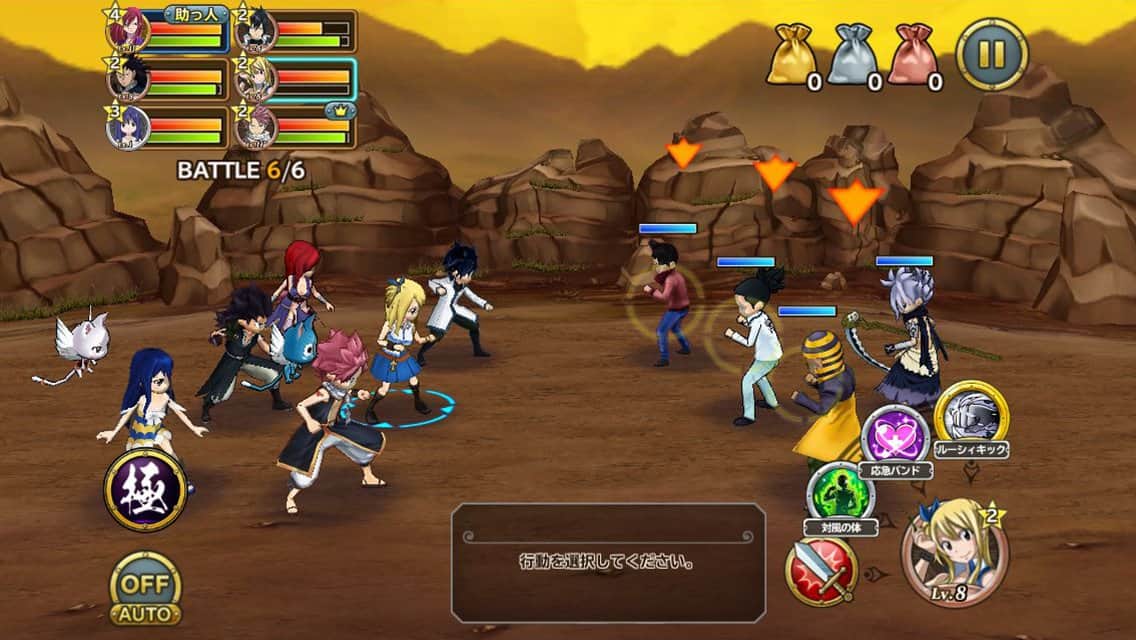Cast the pink heart 応急バンド skill

click(895, 435)
